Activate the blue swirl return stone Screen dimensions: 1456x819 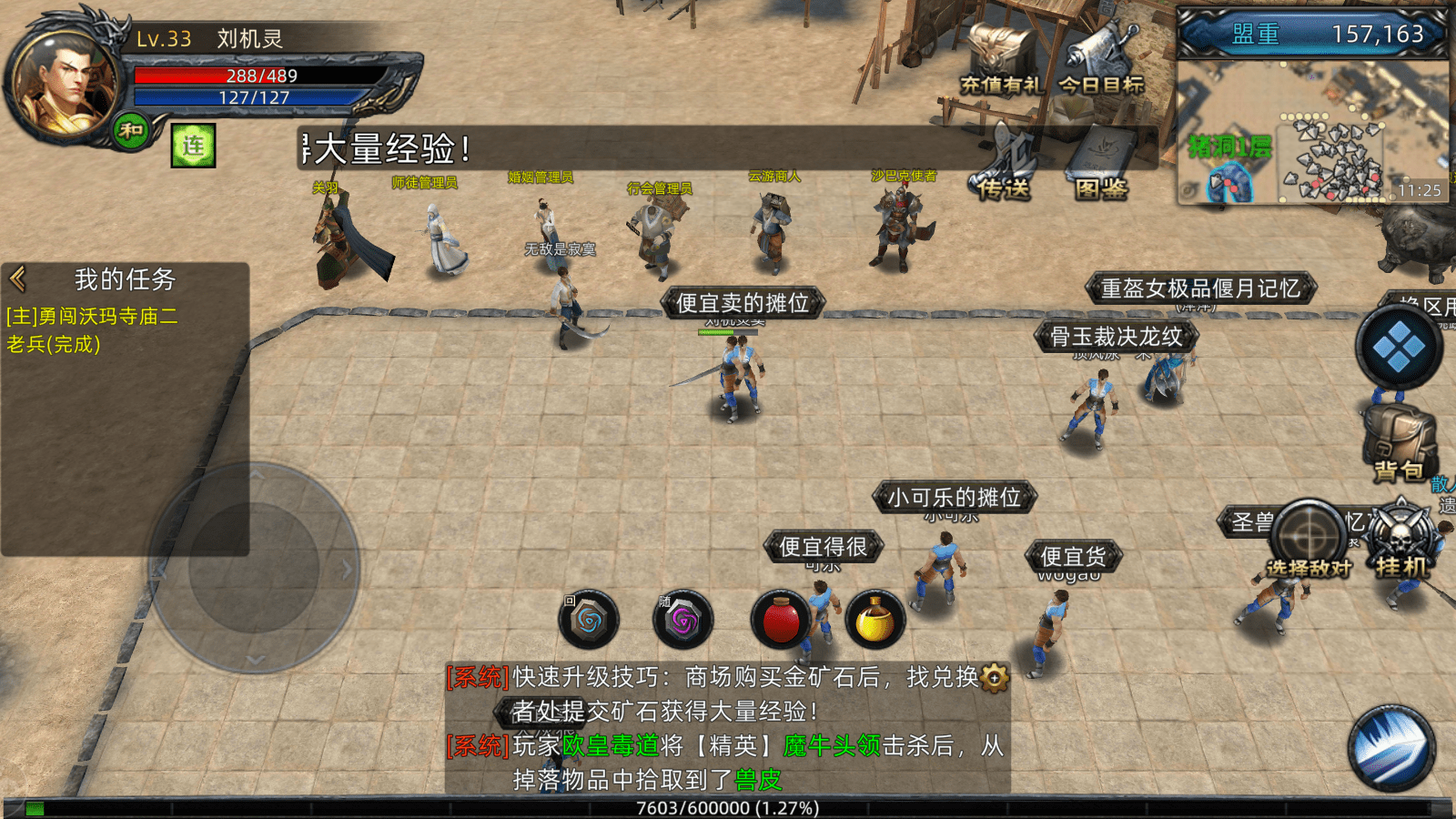pos(589,622)
